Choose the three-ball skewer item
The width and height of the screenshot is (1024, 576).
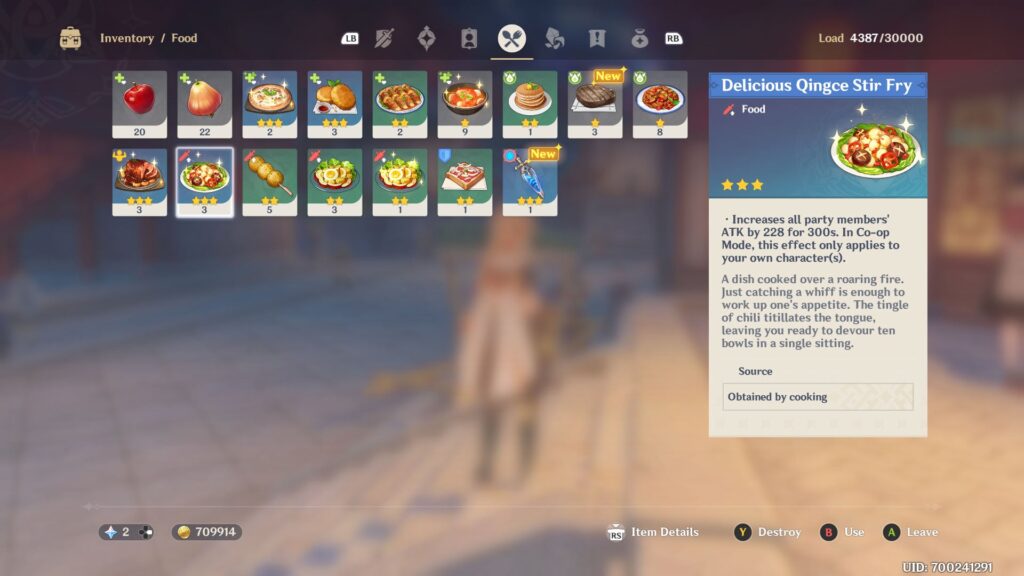[269, 181]
